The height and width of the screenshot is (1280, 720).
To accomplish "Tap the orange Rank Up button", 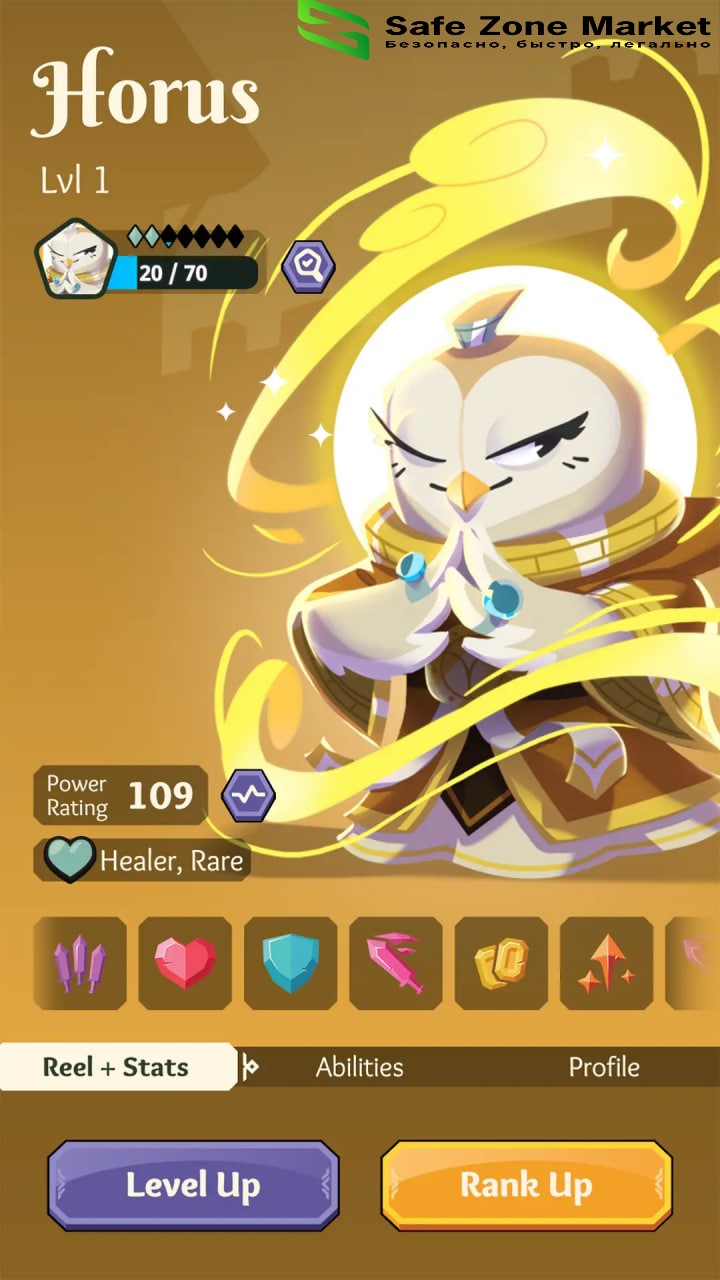I will tap(526, 1185).
